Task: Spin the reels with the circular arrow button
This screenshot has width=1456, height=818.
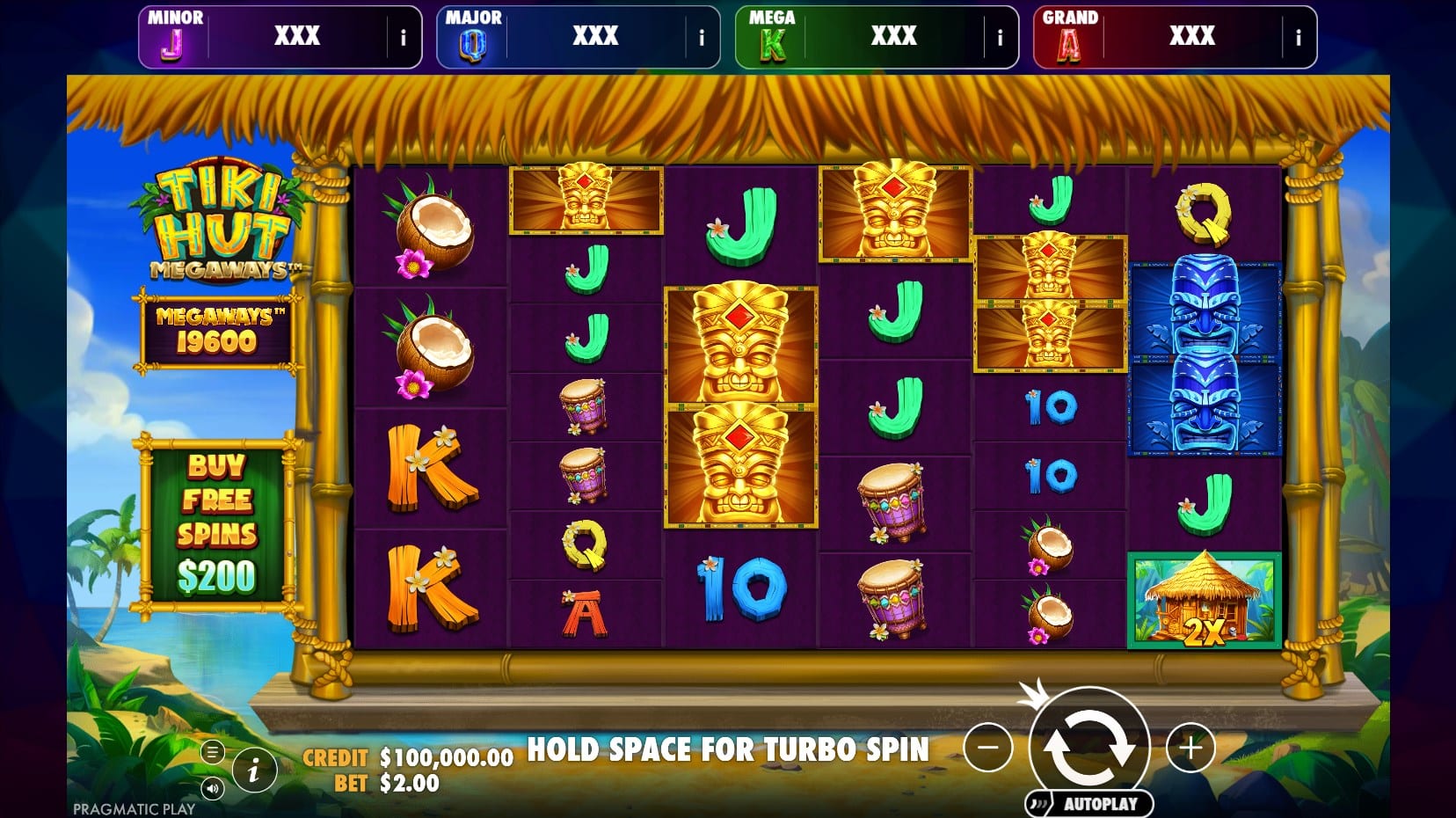Action: click(1088, 746)
